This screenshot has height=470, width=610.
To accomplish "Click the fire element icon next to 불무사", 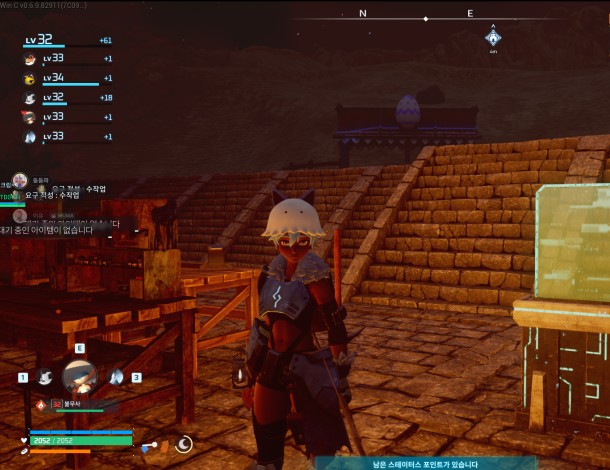I will click(x=41, y=405).
